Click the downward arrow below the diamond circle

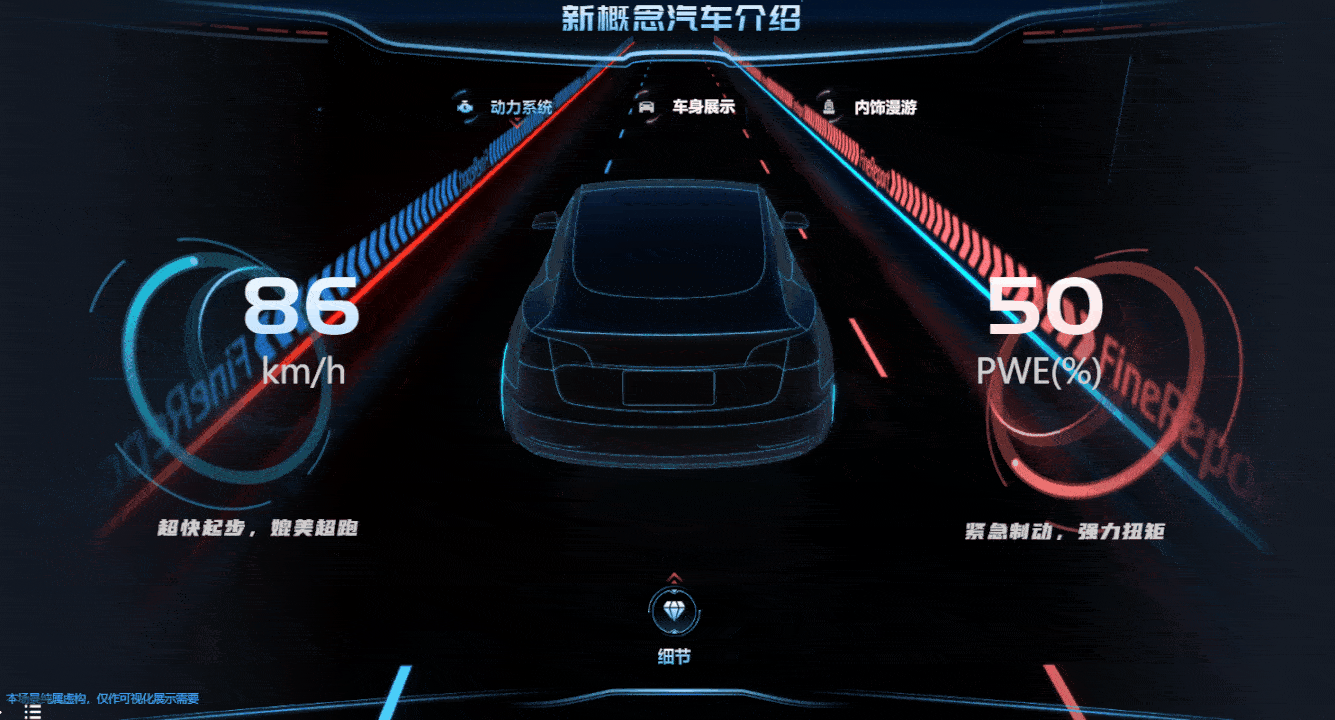pyautogui.click(x=675, y=630)
